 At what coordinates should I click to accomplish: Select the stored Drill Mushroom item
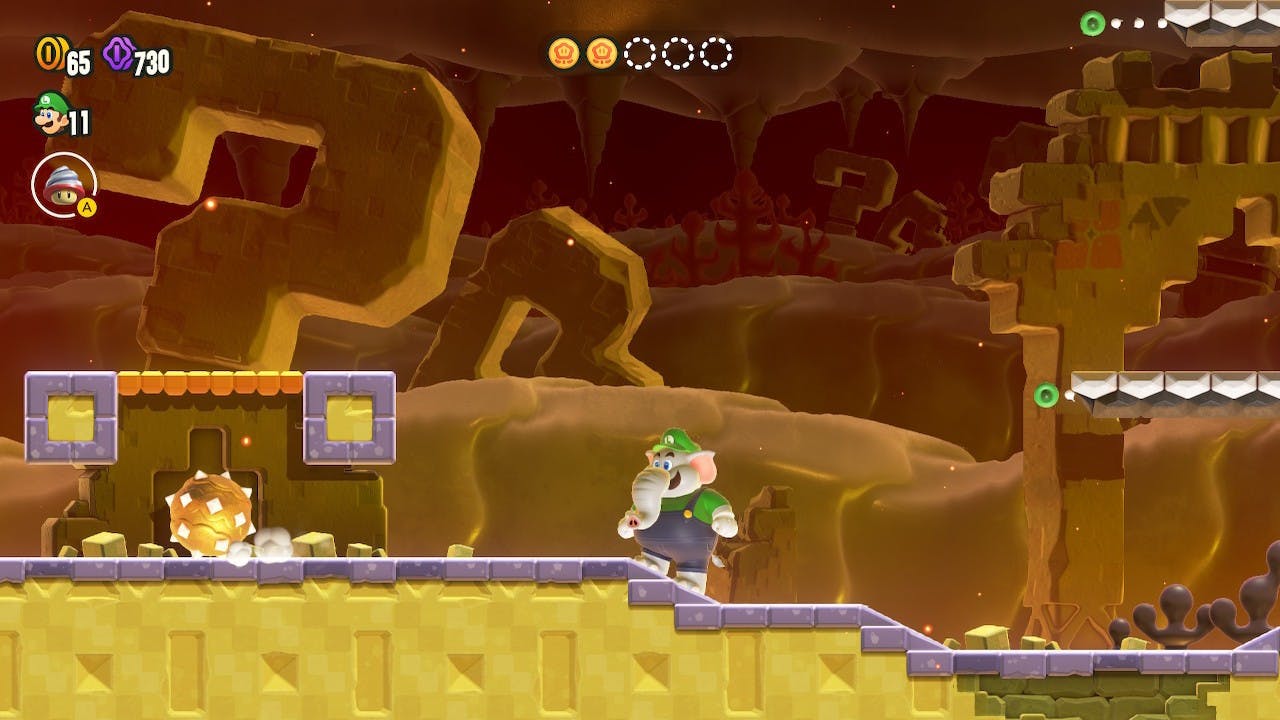point(63,184)
